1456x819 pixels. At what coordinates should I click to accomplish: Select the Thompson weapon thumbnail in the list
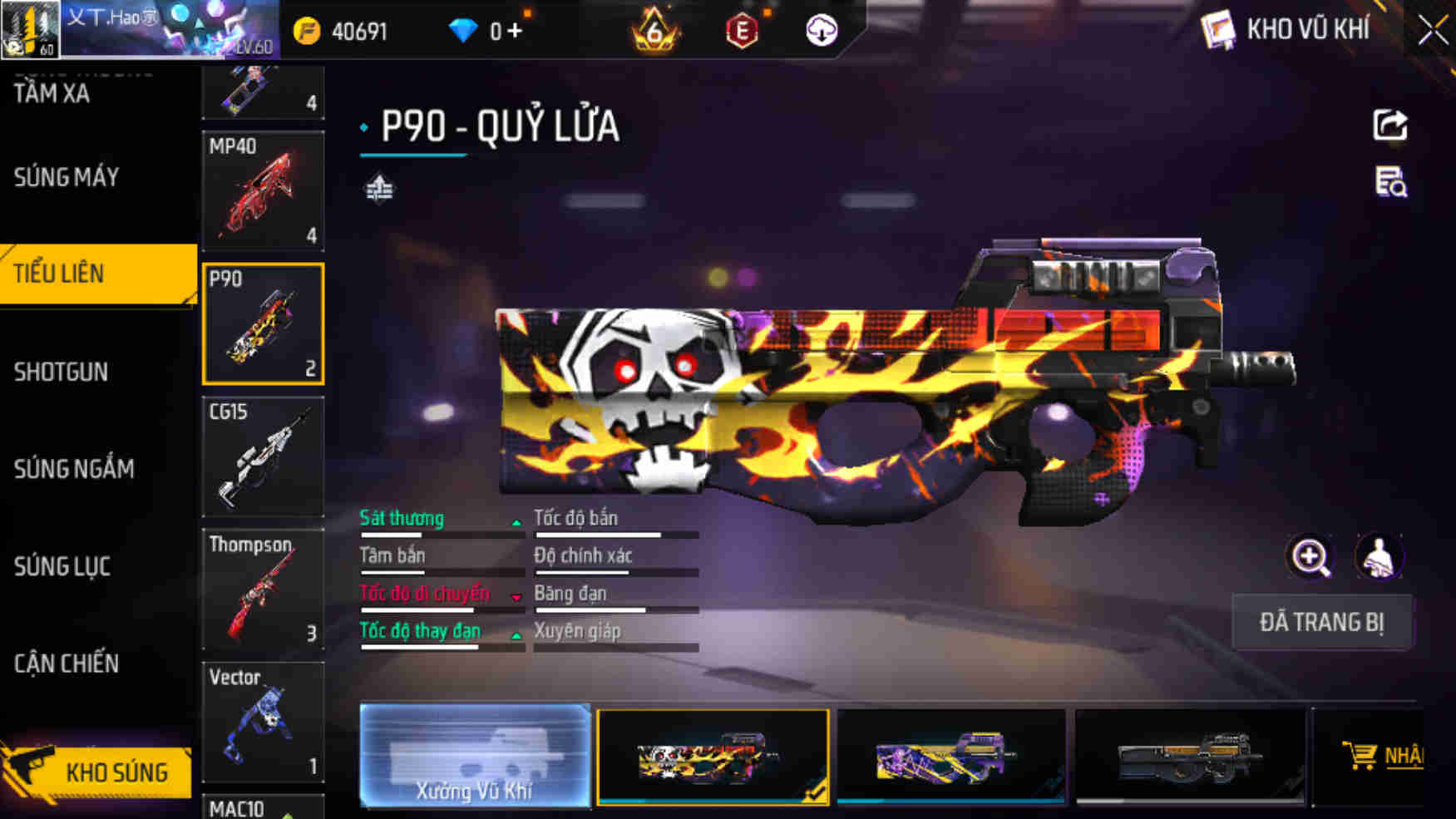(262, 590)
